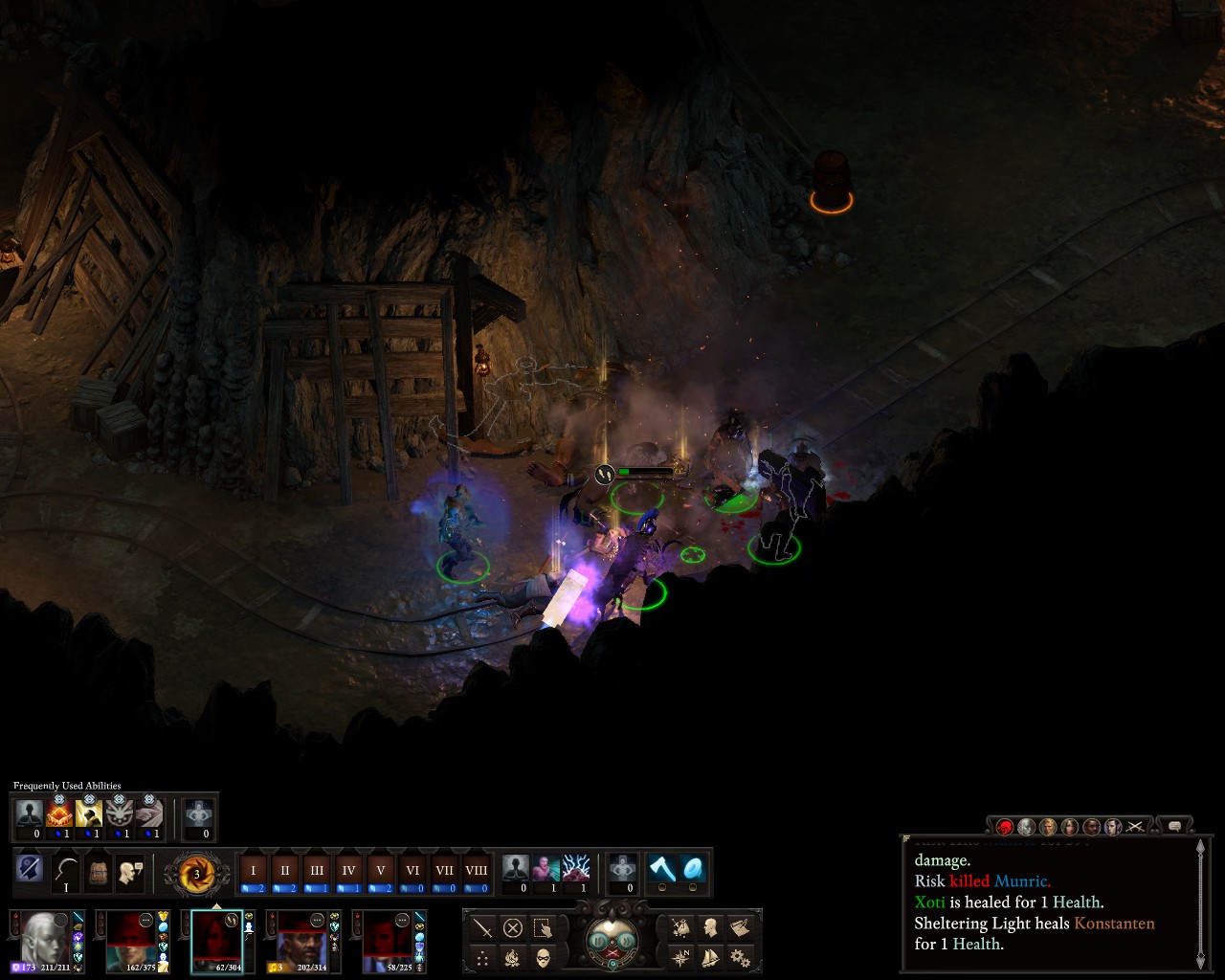Open spell level I abilities

pos(254,871)
